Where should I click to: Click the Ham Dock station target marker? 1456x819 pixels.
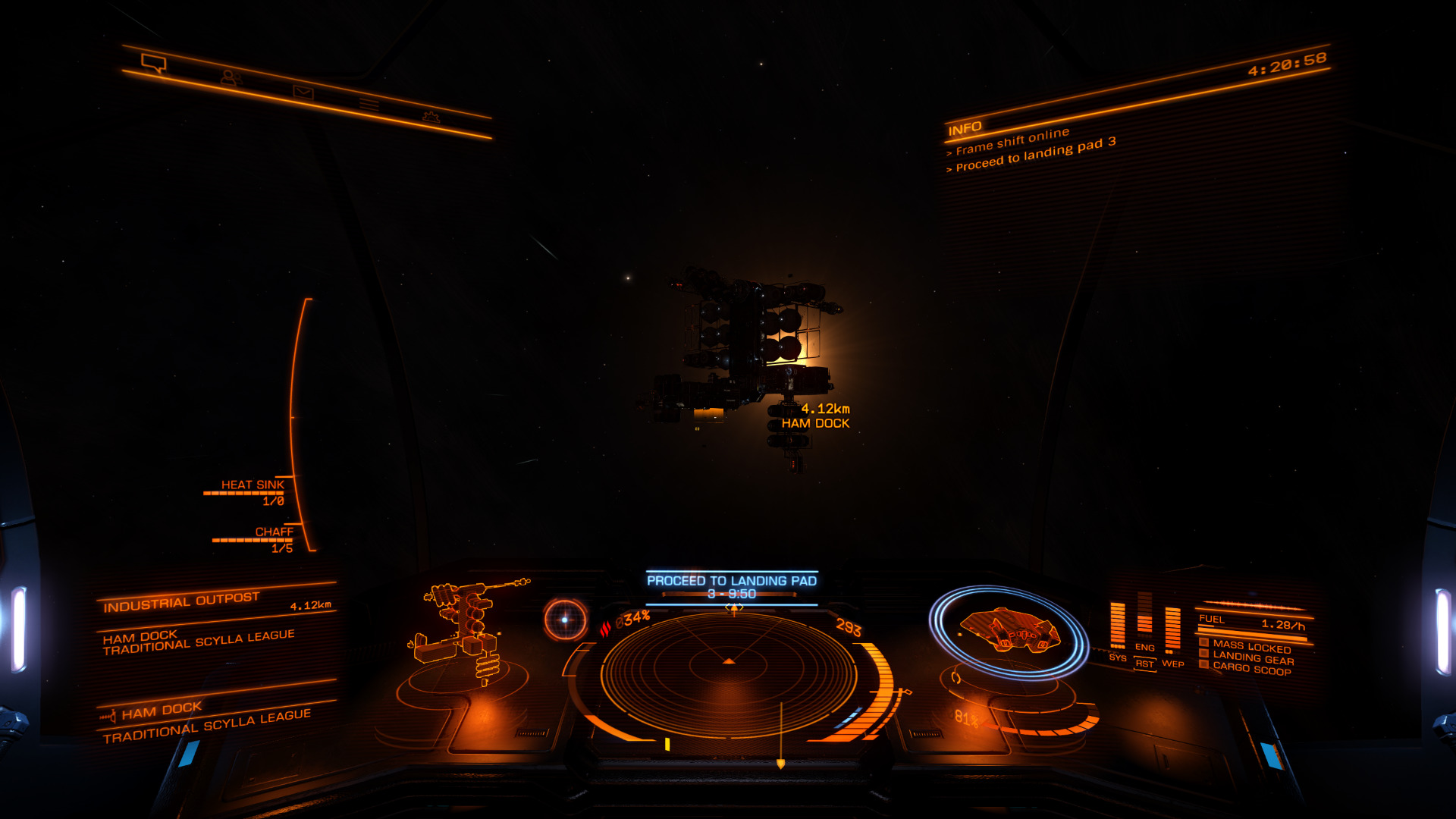(815, 416)
